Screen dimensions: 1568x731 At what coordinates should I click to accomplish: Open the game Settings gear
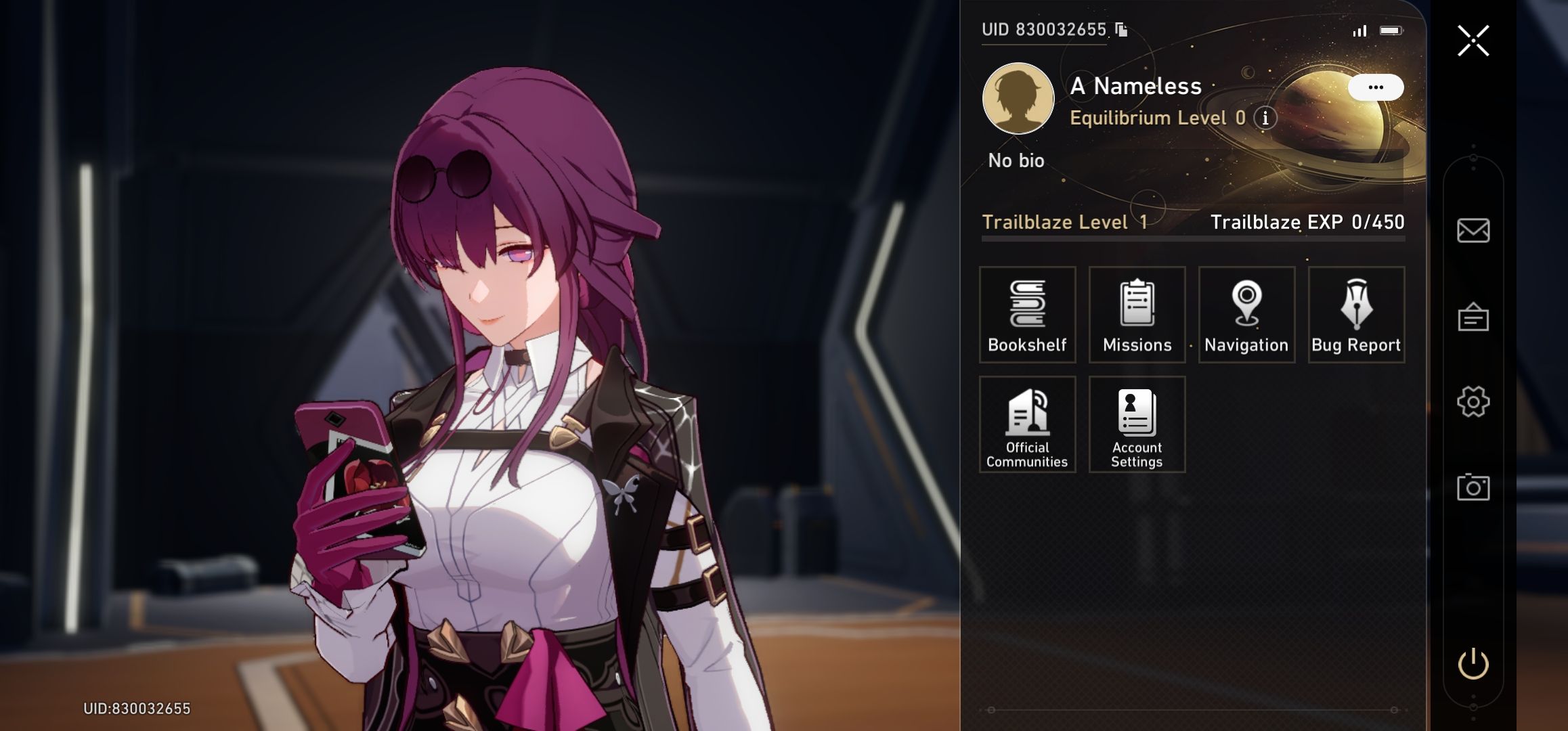point(1475,400)
